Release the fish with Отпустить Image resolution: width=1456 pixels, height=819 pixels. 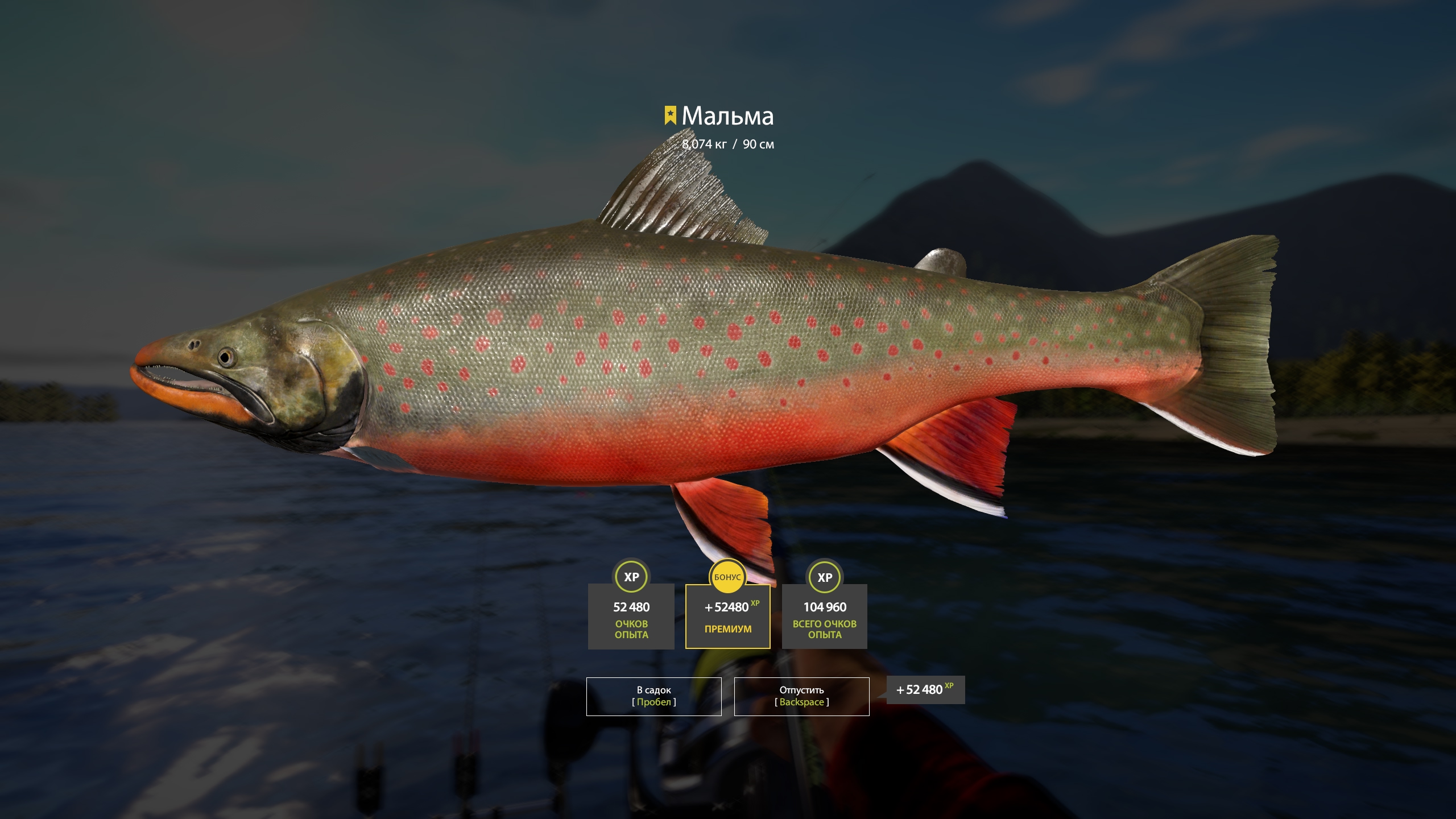click(x=801, y=696)
